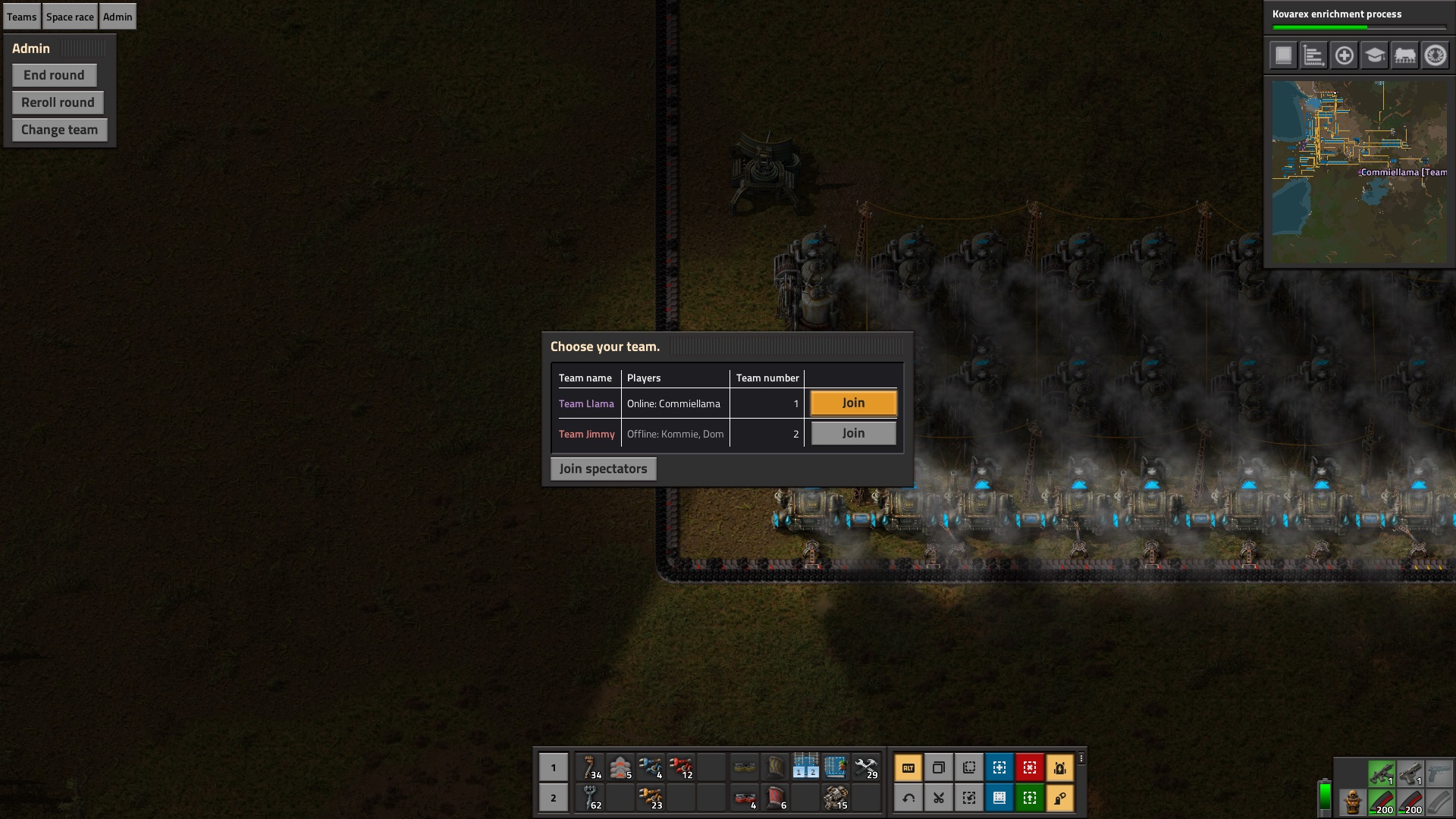Show the tutorials graduation cap menu
Viewport: 1456px width, 819px height.
pyautogui.click(x=1374, y=55)
